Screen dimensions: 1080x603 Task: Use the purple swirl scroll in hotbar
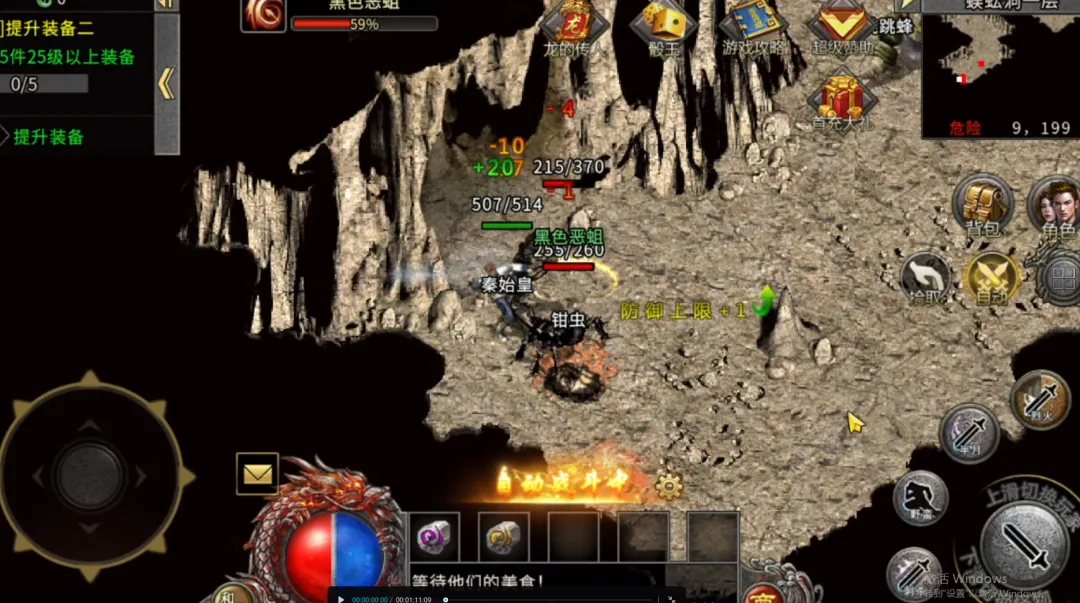[x=435, y=537]
